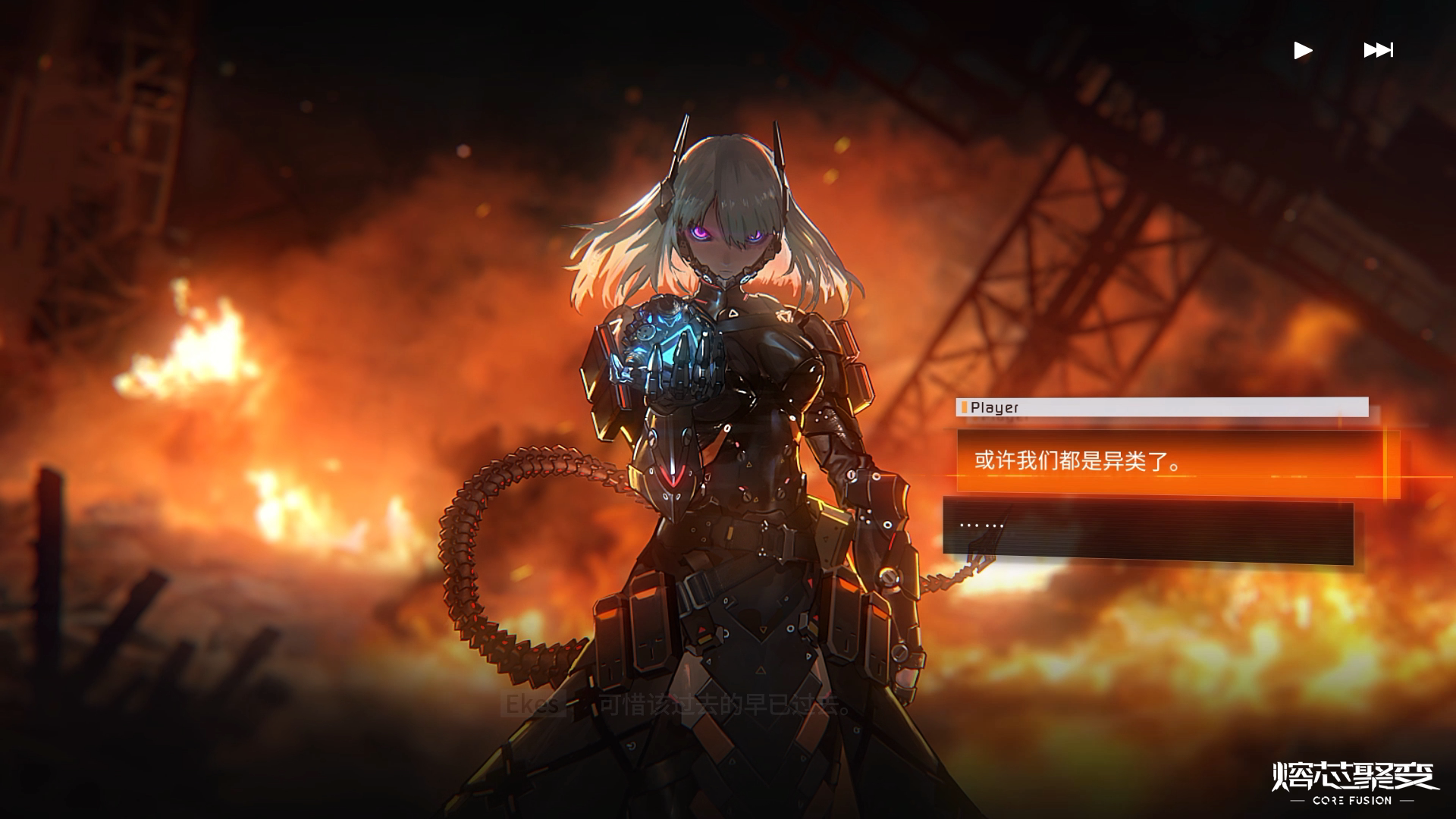This screenshot has height=819, width=1456.
Task: Click the orange marker beside the Player label
Action: pos(964,407)
